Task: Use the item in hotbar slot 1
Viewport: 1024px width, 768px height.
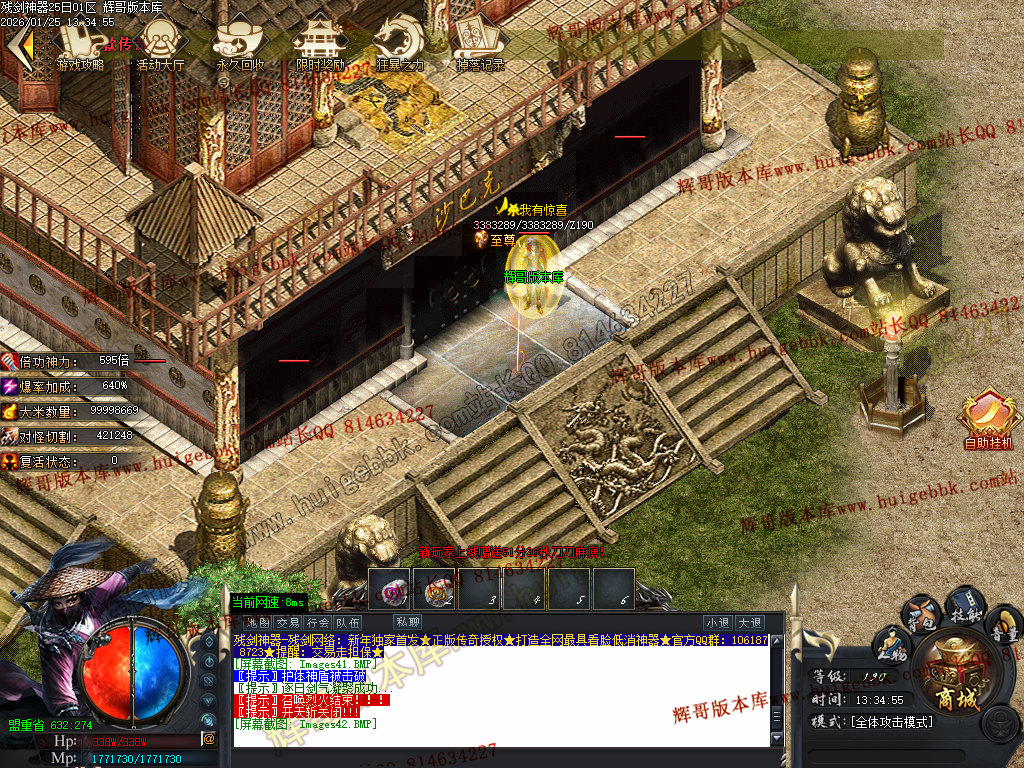Action: (x=388, y=589)
